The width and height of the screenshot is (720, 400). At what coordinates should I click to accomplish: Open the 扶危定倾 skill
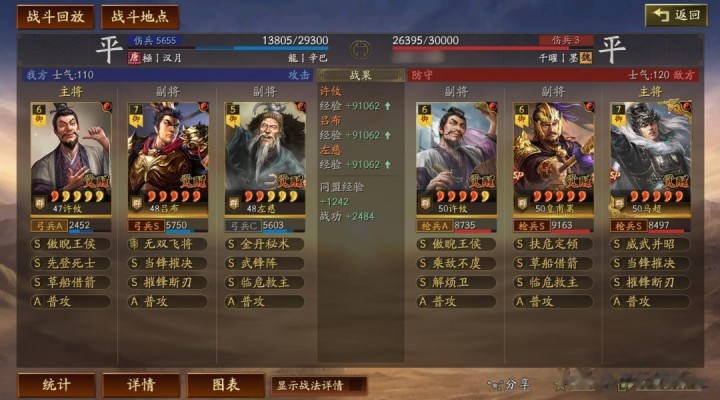pyautogui.click(x=553, y=244)
